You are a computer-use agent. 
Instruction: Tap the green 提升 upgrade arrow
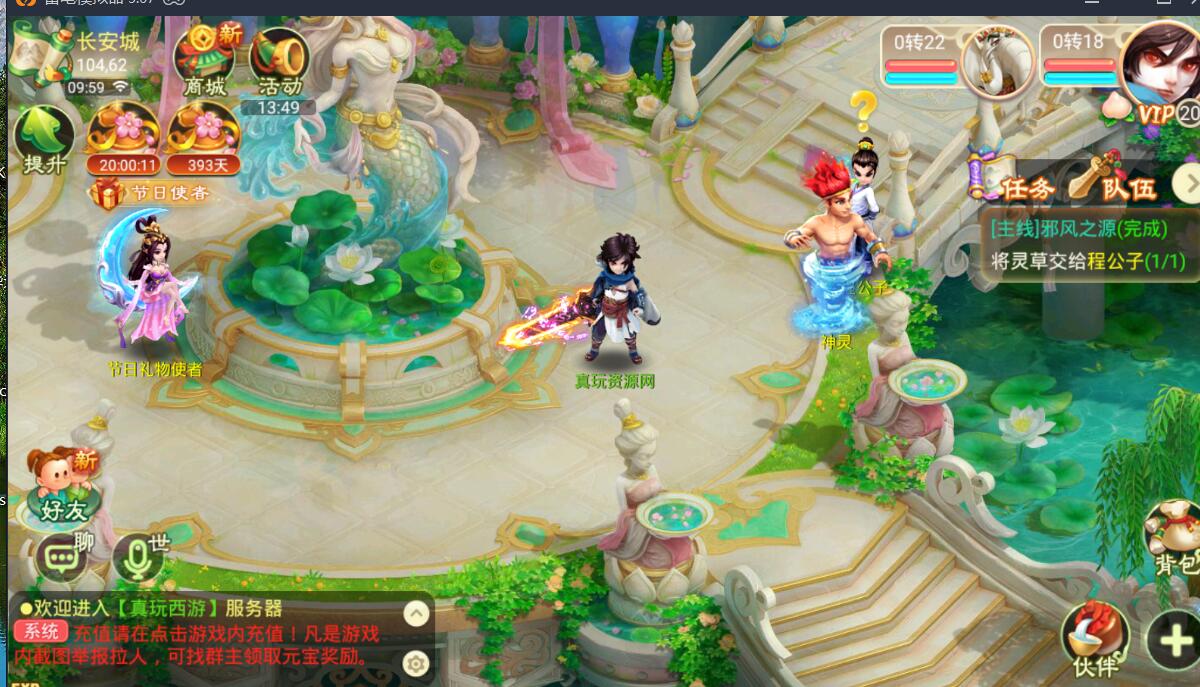pos(44,140)
